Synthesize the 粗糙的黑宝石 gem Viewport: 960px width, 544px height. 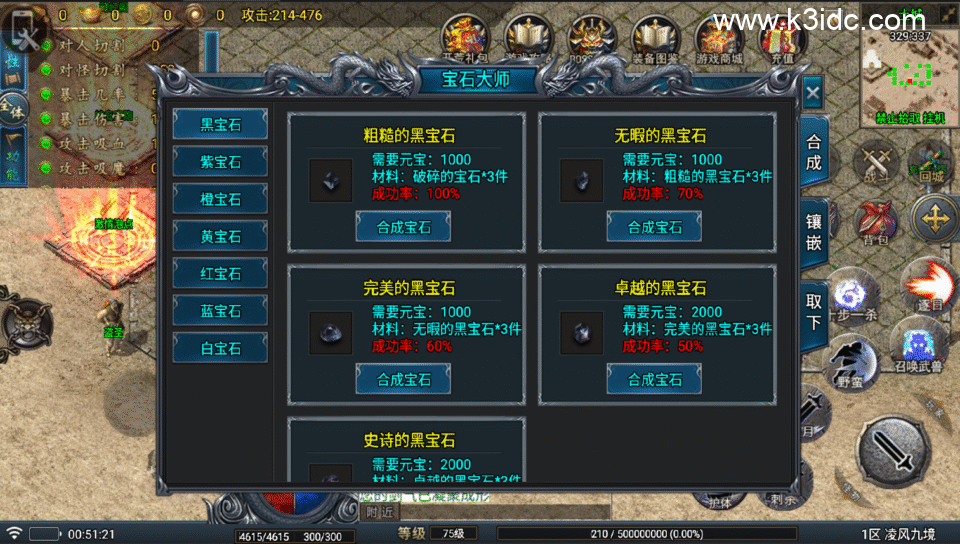point(403,227)
